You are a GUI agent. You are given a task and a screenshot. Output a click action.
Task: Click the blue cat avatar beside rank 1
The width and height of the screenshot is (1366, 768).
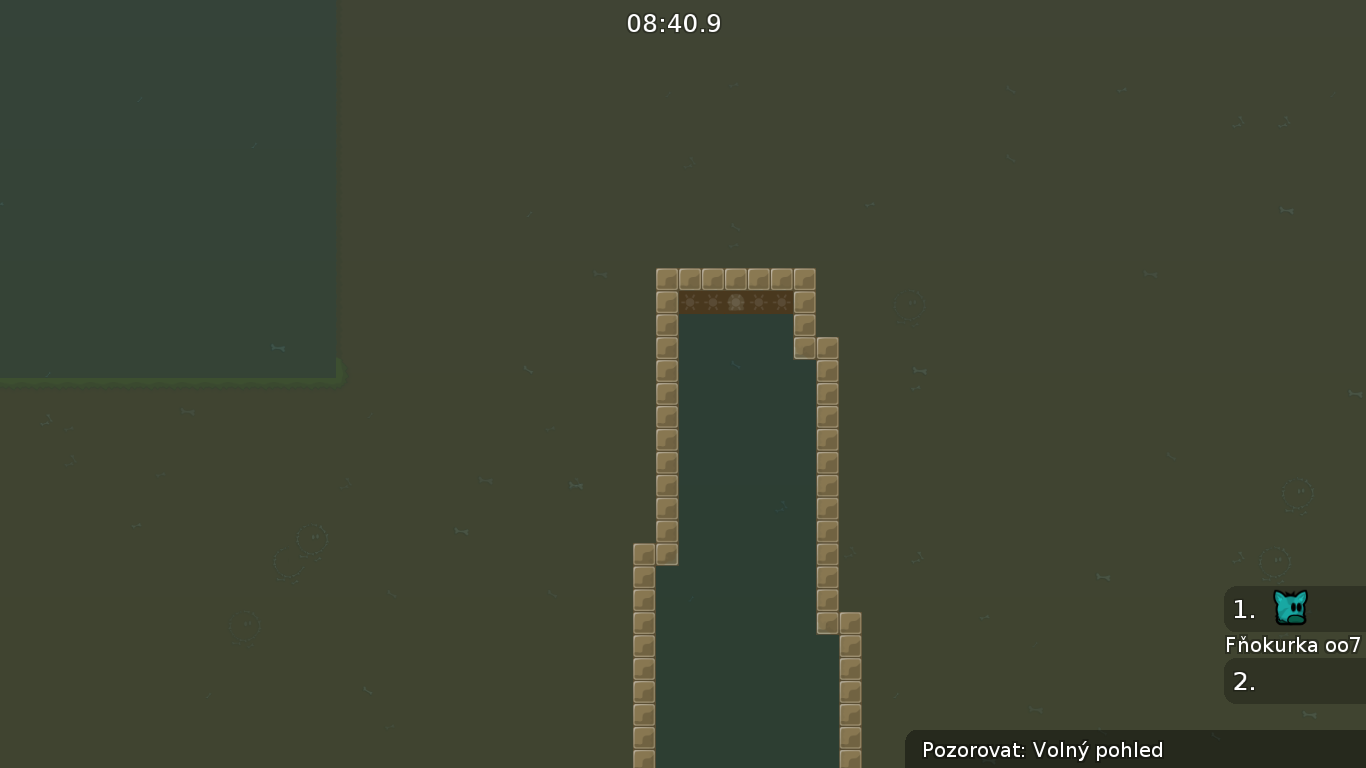(1290, 607)
